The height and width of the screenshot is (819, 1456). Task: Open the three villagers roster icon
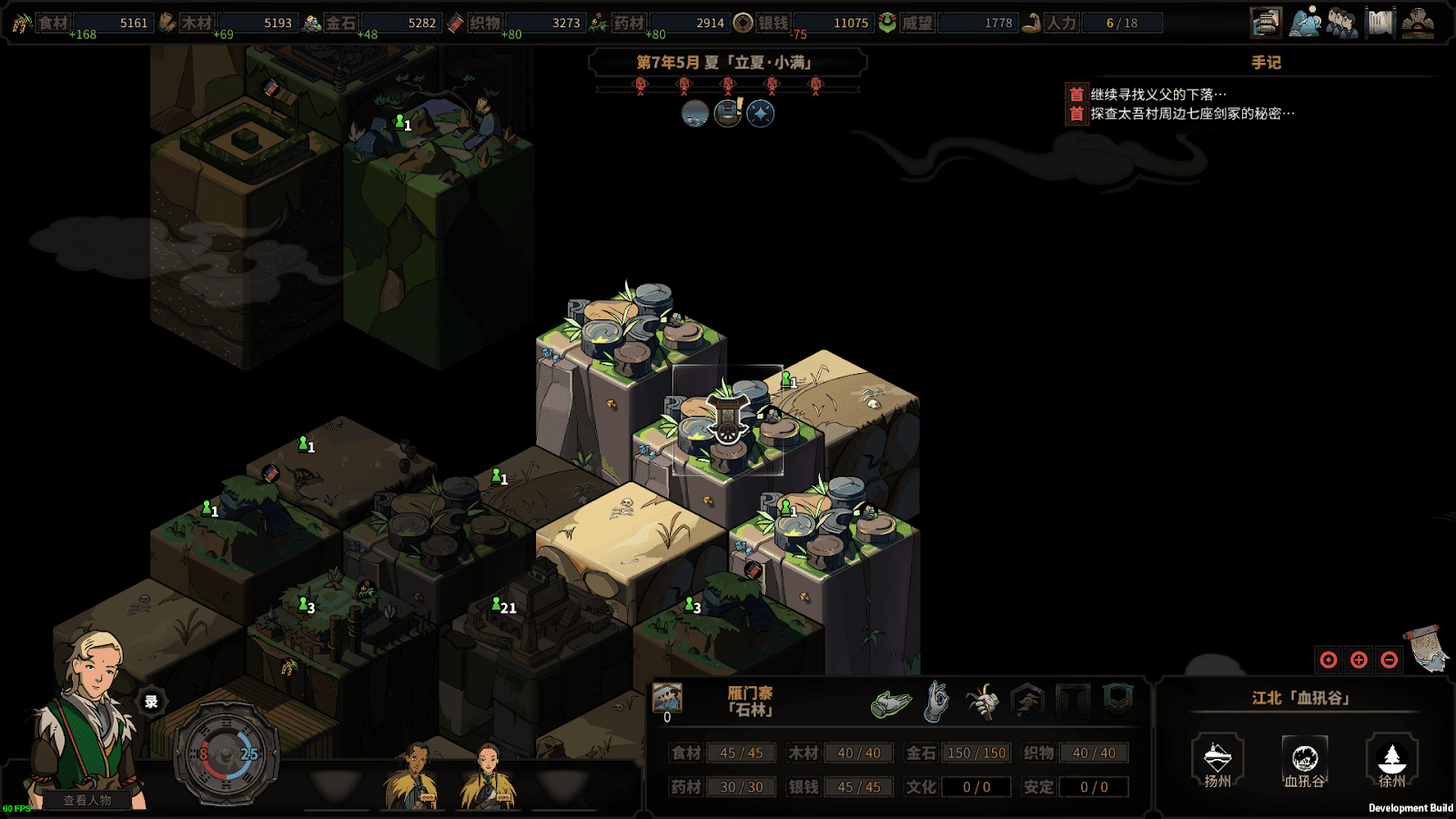(1342, 23)
